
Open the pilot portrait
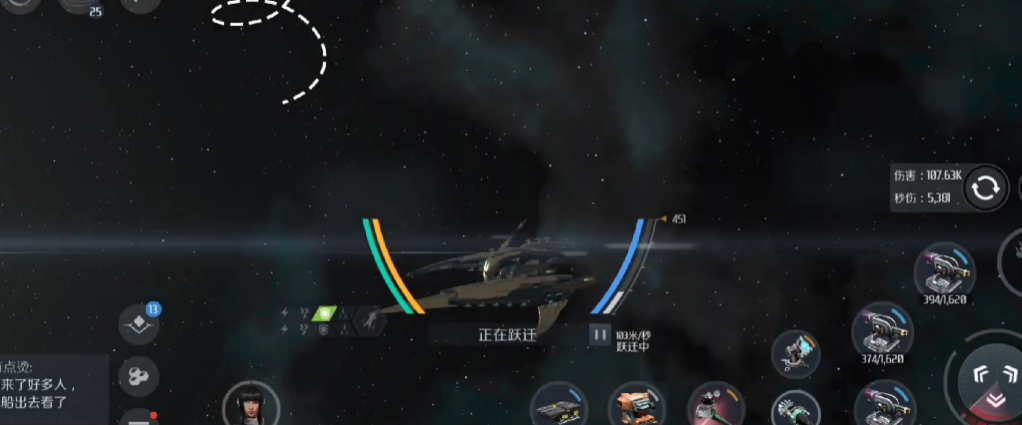point(247,405)
